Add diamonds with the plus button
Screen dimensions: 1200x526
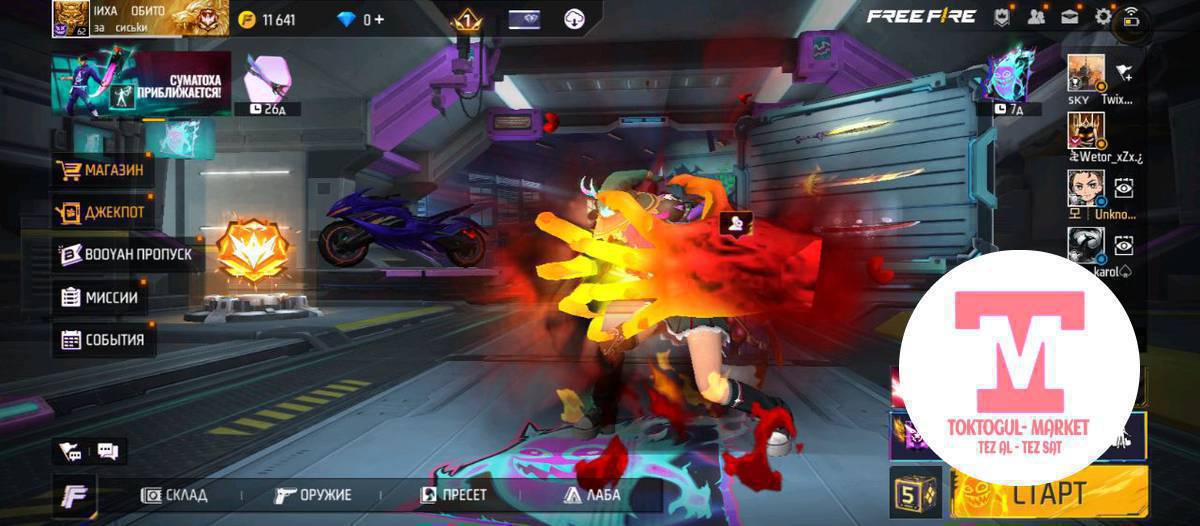(x=379, y=19)
